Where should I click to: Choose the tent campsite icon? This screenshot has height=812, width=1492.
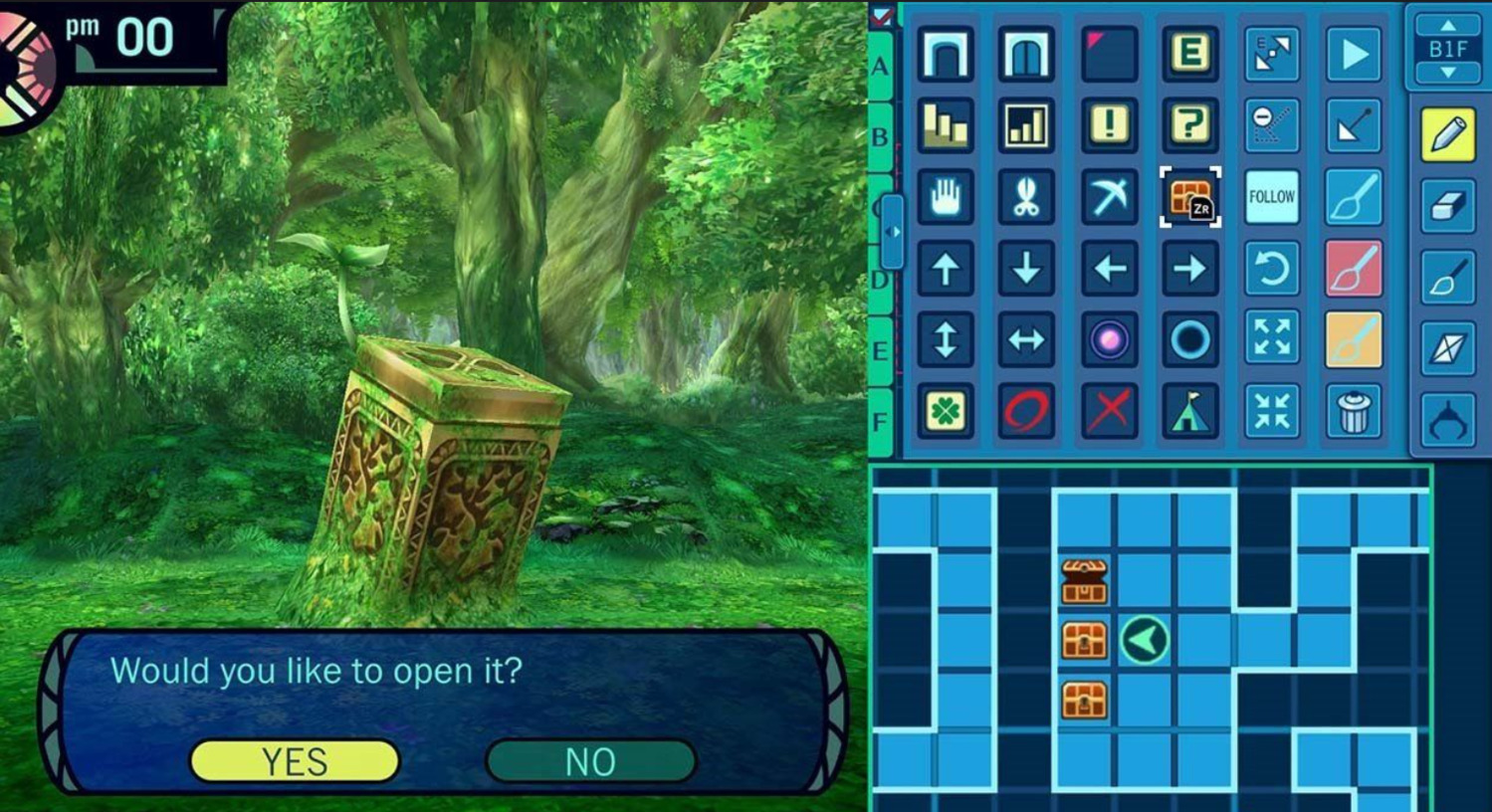click(x=1189, y=411)
